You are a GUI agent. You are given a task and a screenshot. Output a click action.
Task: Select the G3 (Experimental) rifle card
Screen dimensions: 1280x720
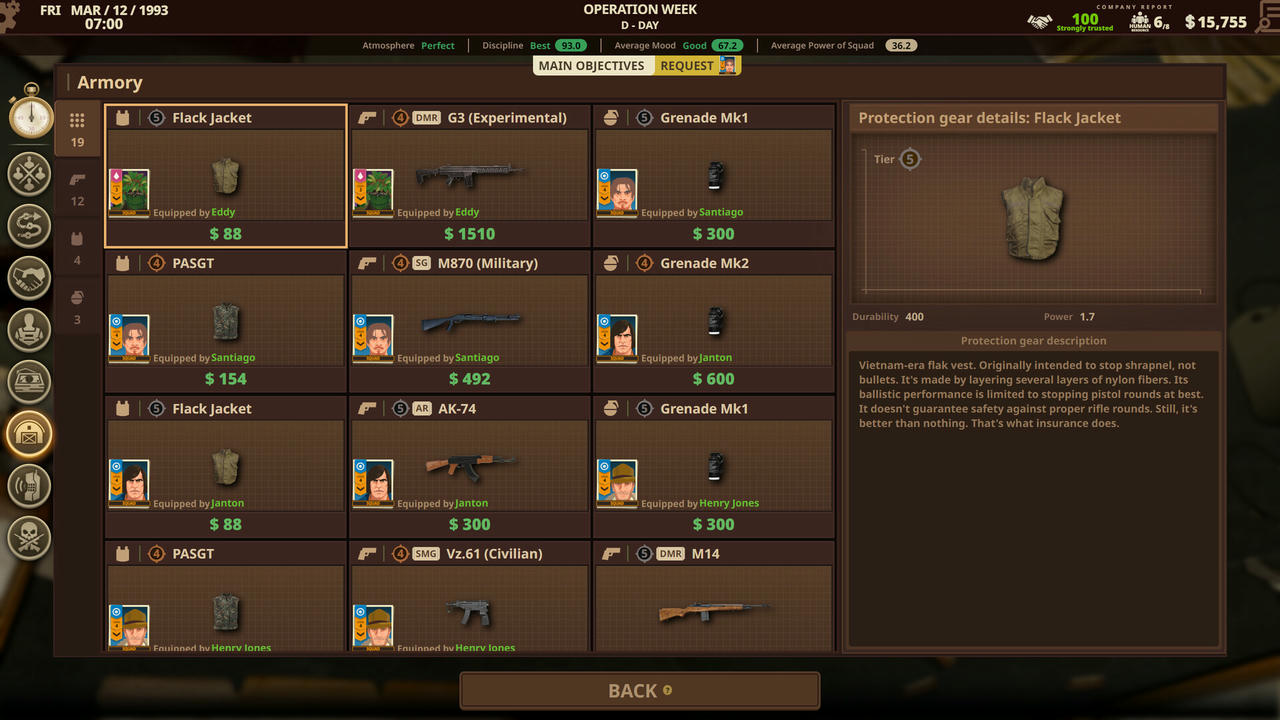(470, 176)
